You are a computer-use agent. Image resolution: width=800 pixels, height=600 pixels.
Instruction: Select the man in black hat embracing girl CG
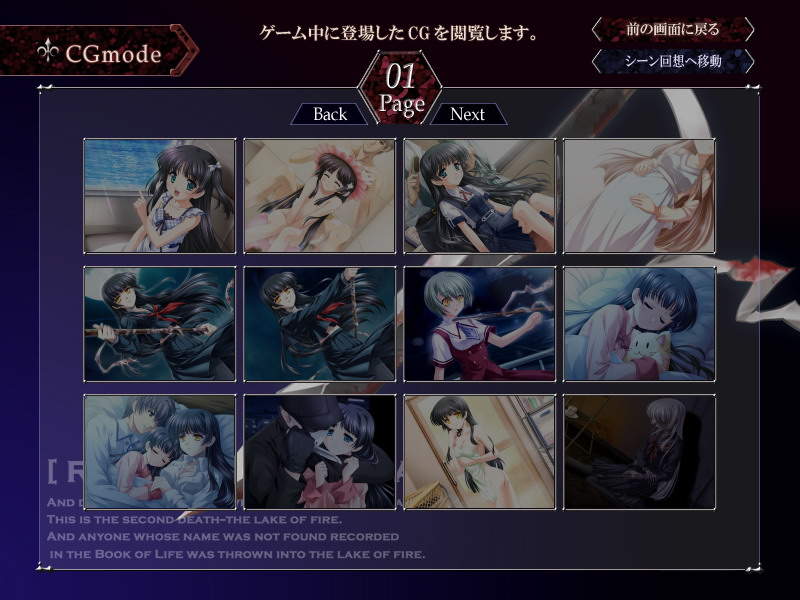pyautogui.click(x=320, y=452)
